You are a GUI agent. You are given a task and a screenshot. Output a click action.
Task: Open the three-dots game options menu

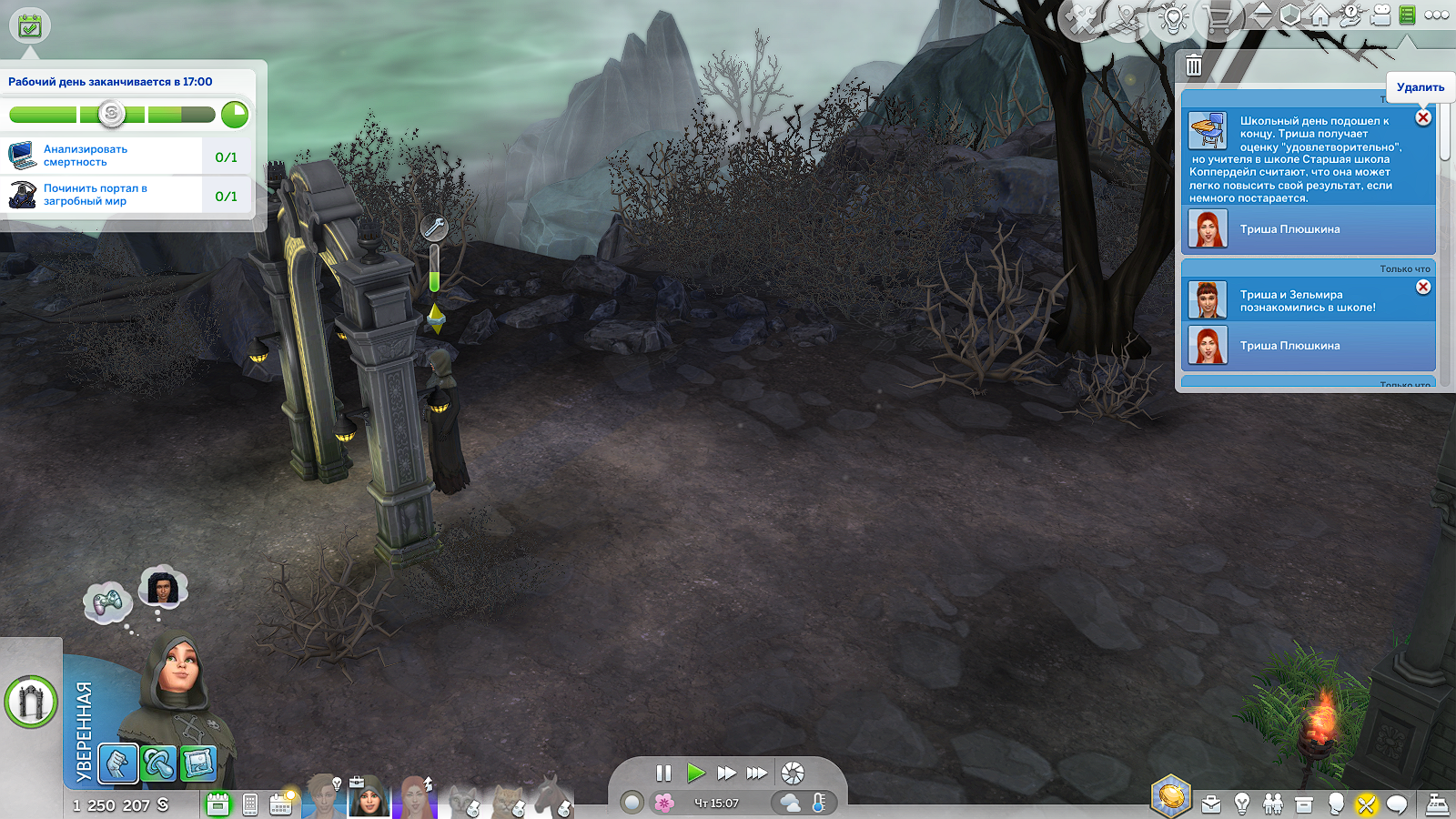1437,15
